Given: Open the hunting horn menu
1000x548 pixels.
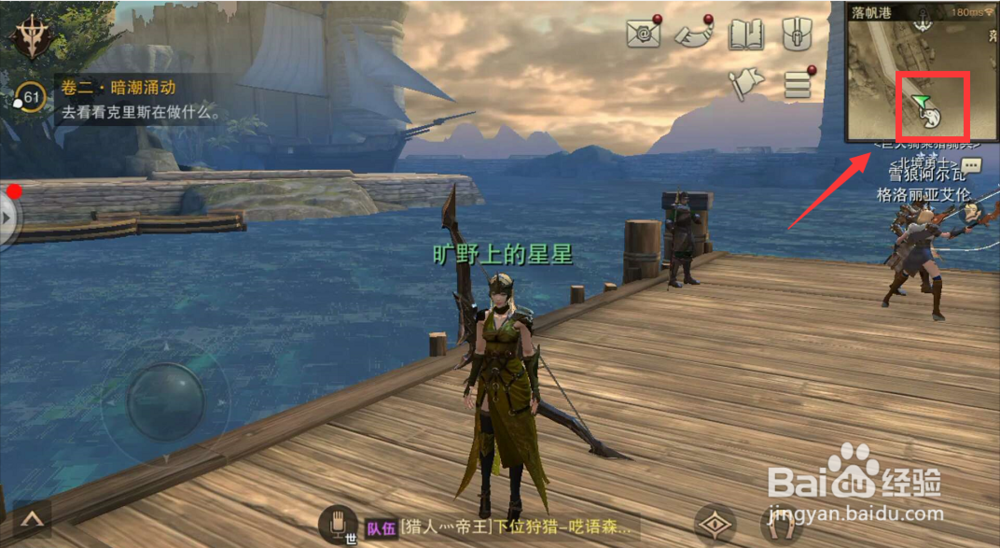Looking at the screenshot, I should [x=693, y=34].
